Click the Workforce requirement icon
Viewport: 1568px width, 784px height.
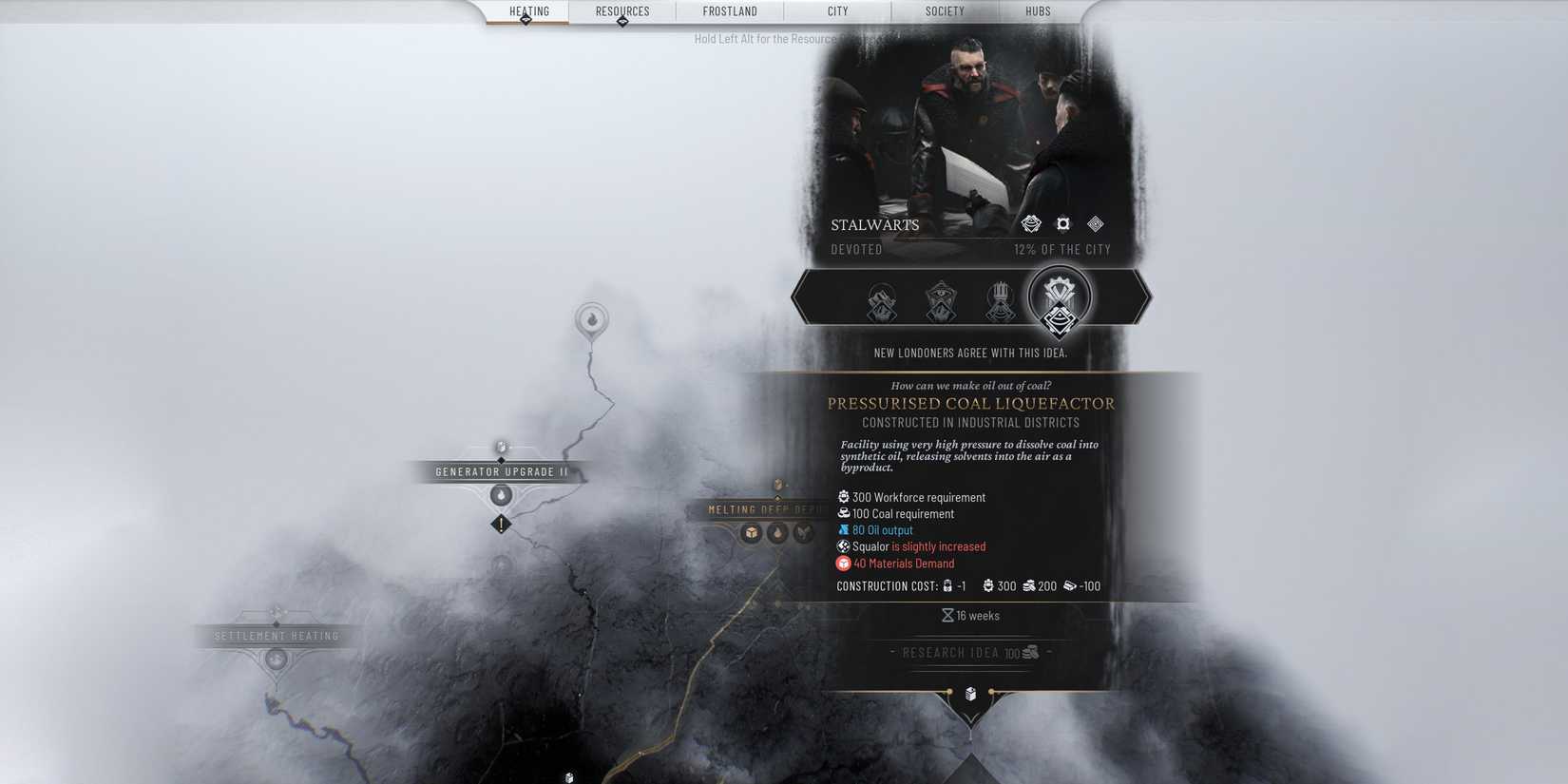click(843, 496)
